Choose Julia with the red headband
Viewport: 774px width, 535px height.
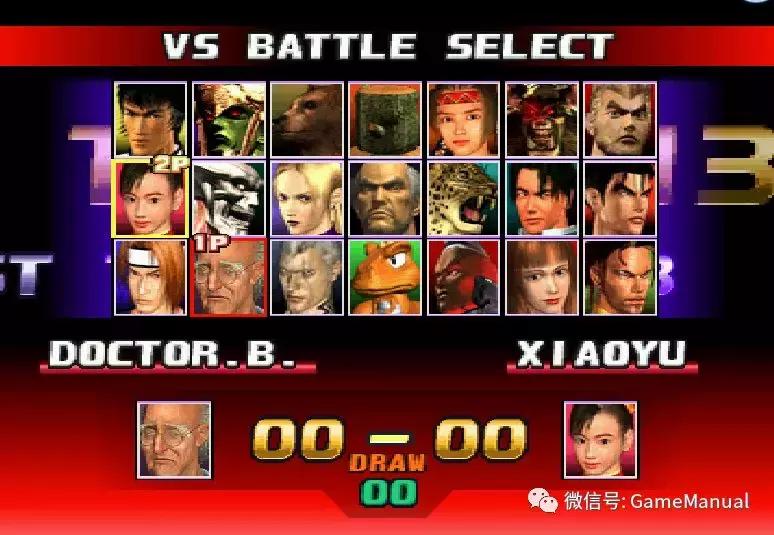(x=463, y=120)
